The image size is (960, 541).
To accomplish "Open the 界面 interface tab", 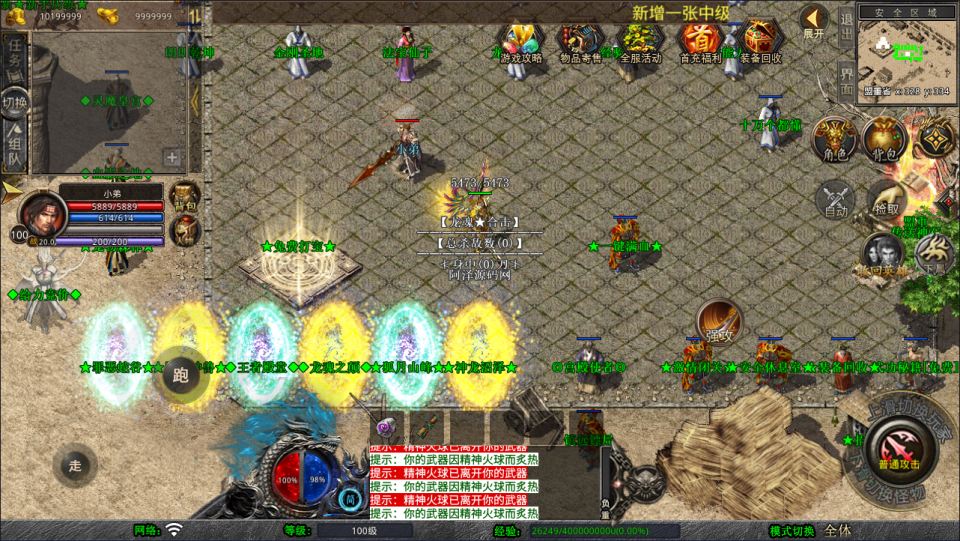I will (x=846, y=78).
